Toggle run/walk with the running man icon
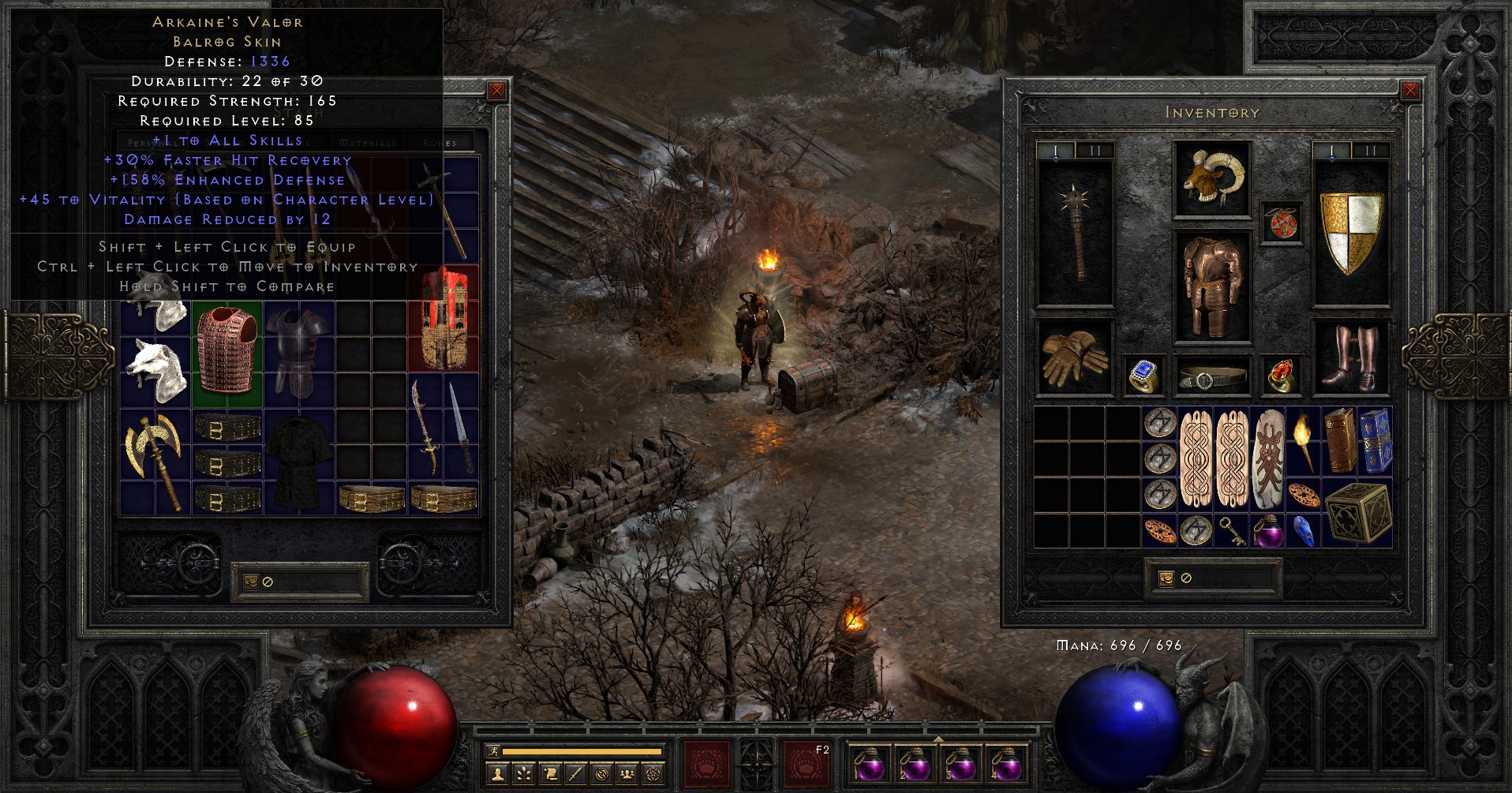 (494, 750)
